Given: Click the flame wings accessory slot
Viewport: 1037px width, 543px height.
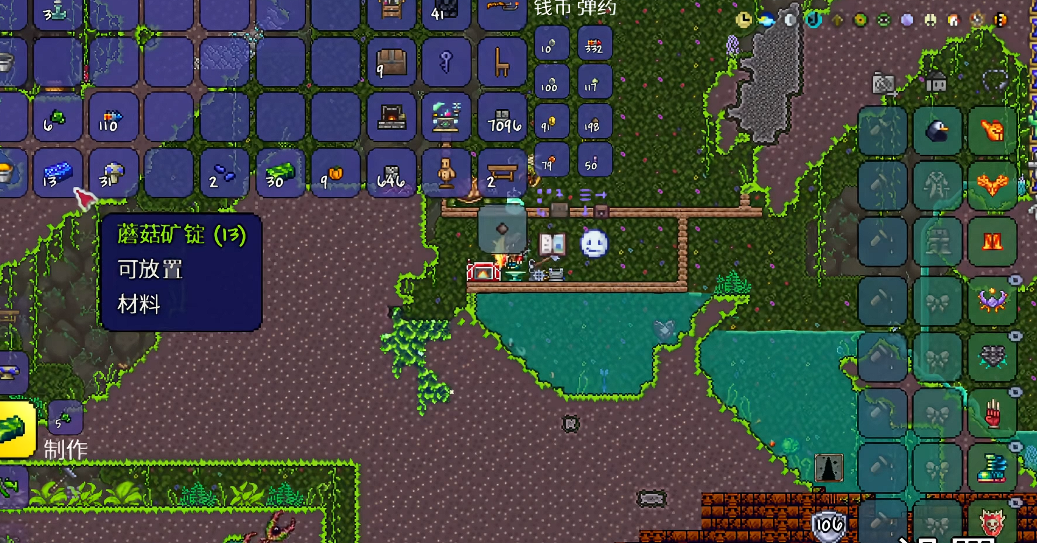Looking at the screenshot, I should (992, 185).
